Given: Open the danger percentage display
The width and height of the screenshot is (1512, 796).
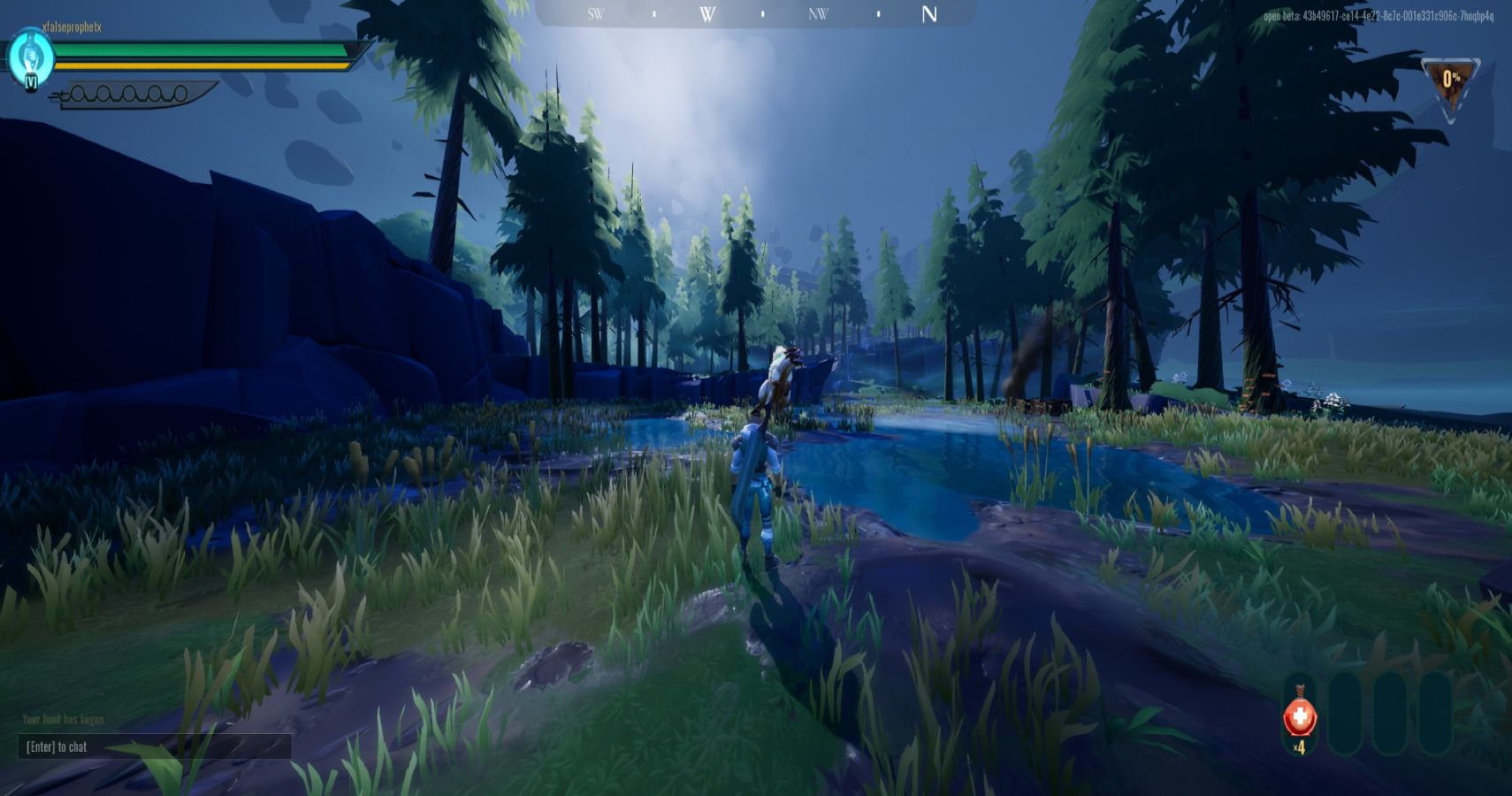Looking at the screenshot, I should [x=1451, y=76].
